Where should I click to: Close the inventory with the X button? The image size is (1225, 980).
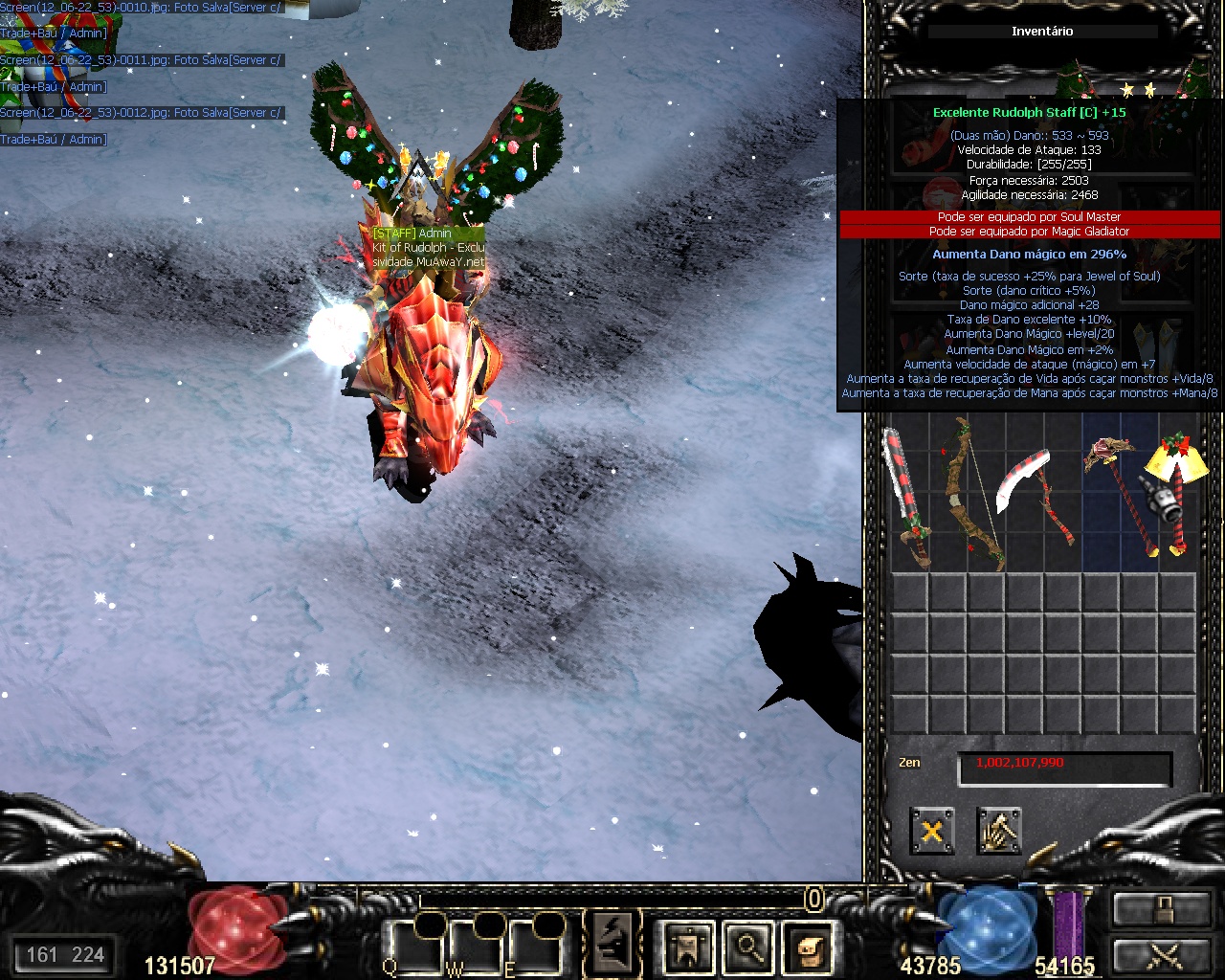coord(931,830)
